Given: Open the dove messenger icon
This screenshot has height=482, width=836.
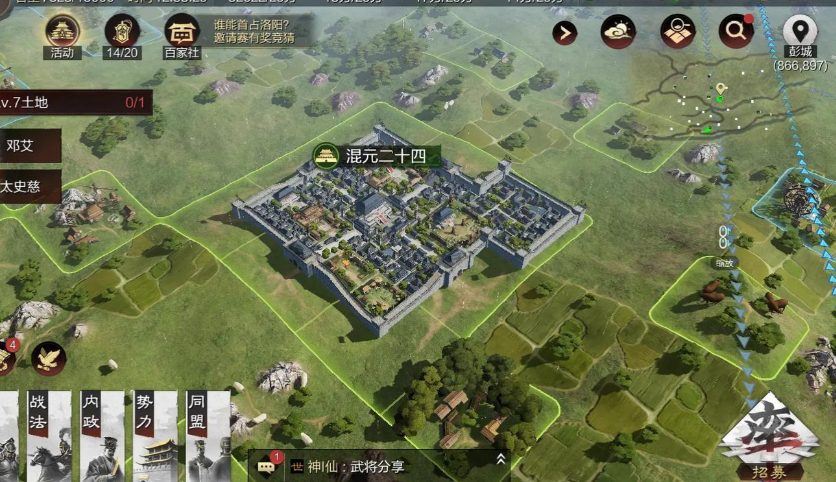Looking at the screenshot, I should (x=48, y=358).
